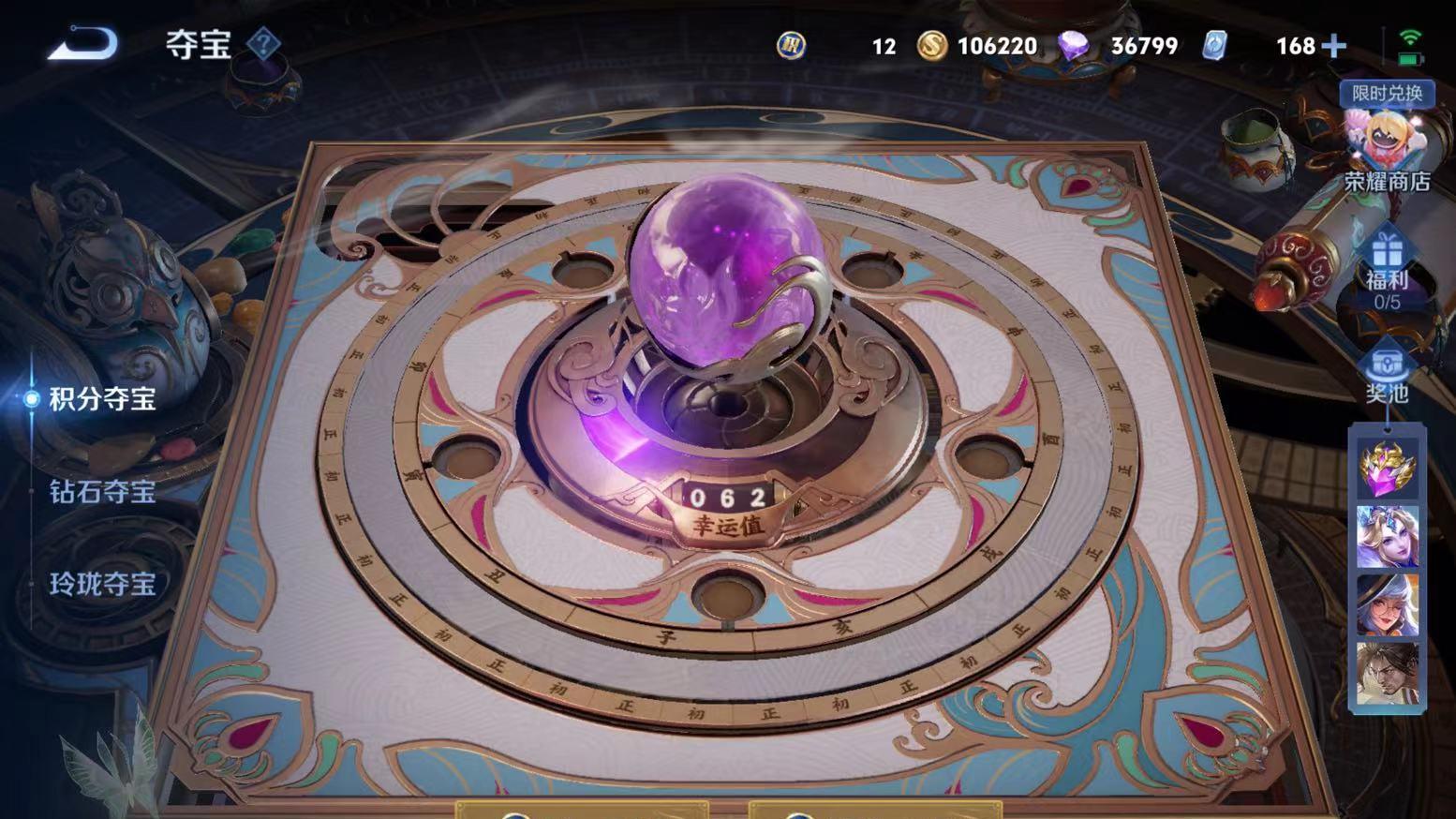
Task: Select the 积分夺宝 mode in left sidebar
Action: click(x=101, y=398)
